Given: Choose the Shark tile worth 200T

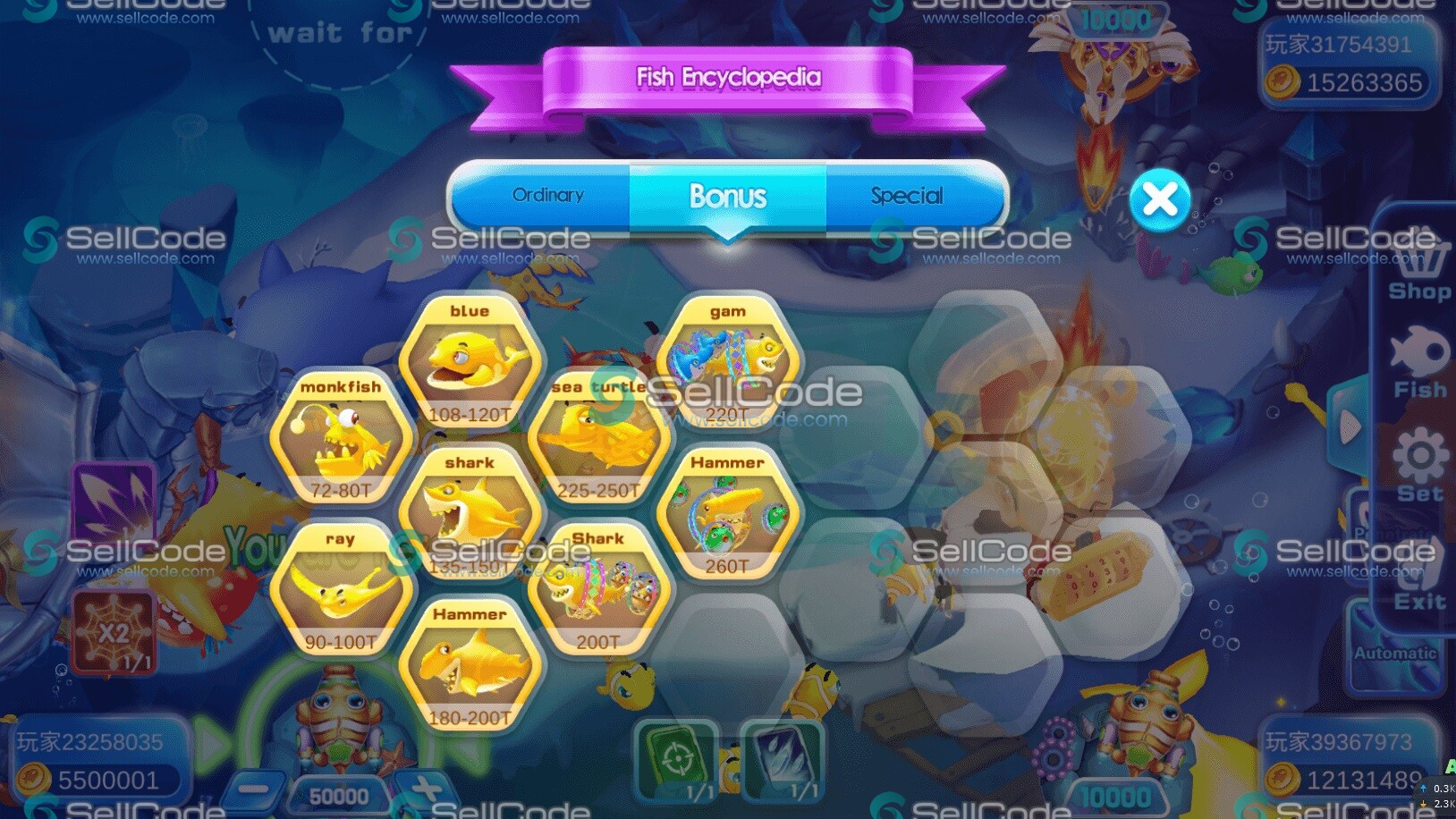Looking at the screenshot, I should (598, 589).
